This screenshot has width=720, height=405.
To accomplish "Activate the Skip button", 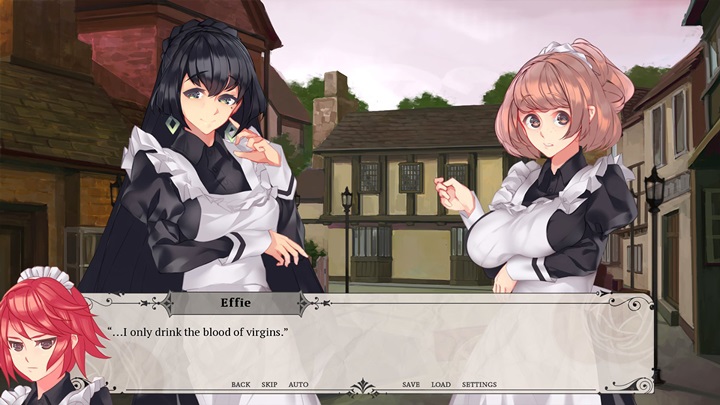I will point(269,385).
